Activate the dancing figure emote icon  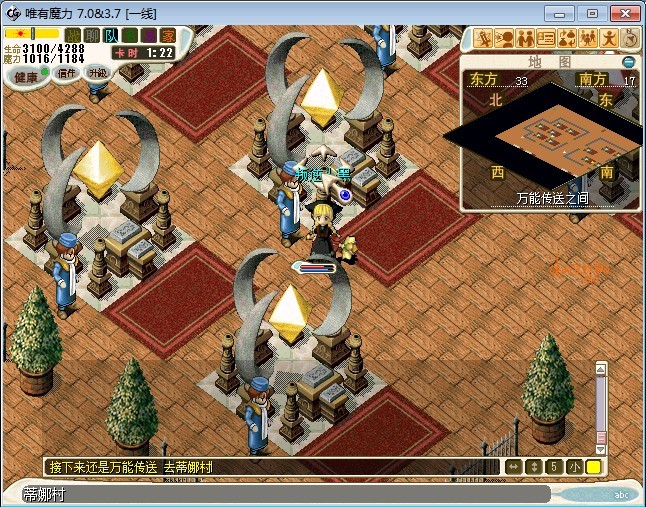point(610,38)
